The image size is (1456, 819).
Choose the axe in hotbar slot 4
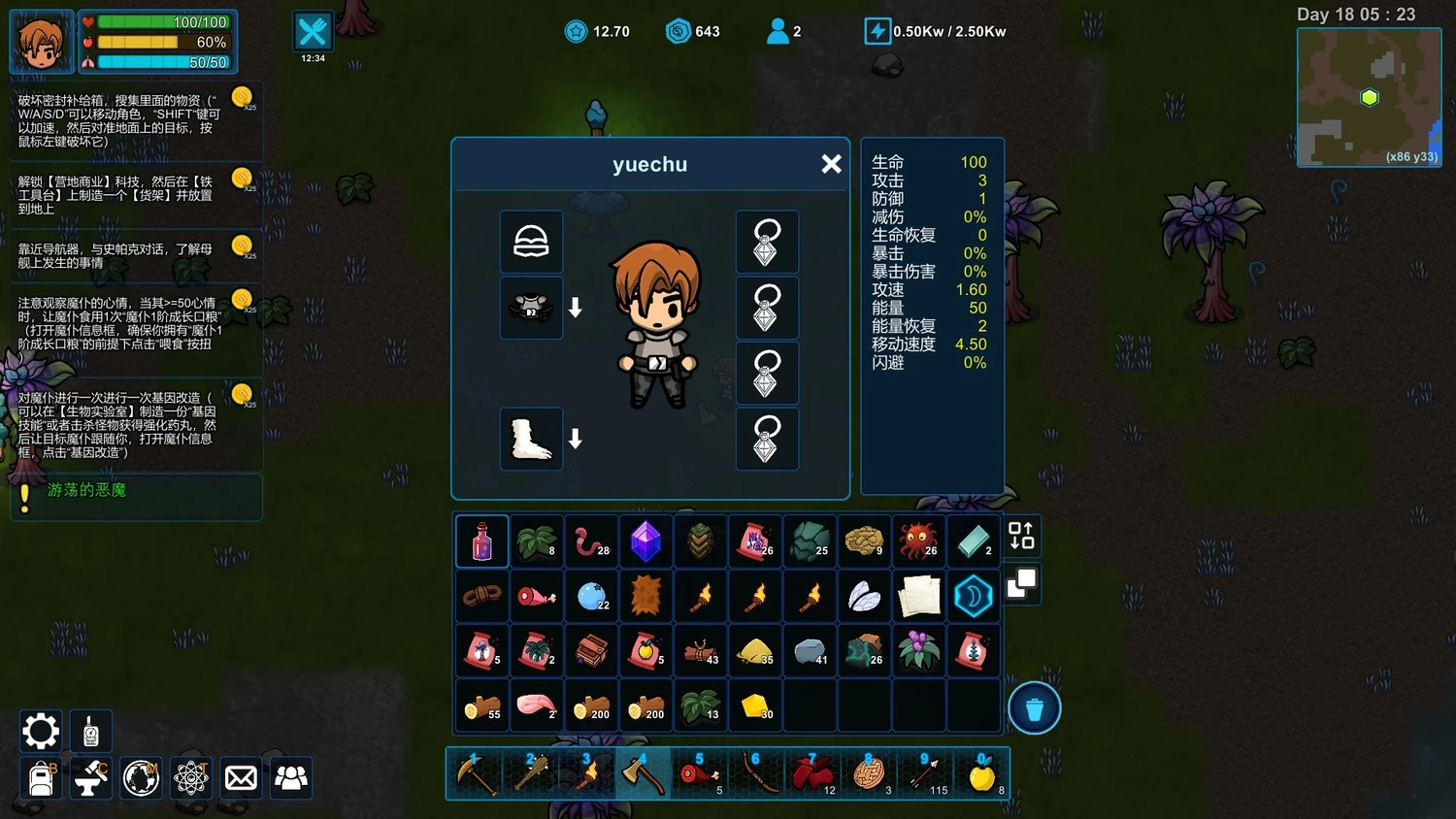(x=642, y=774)
